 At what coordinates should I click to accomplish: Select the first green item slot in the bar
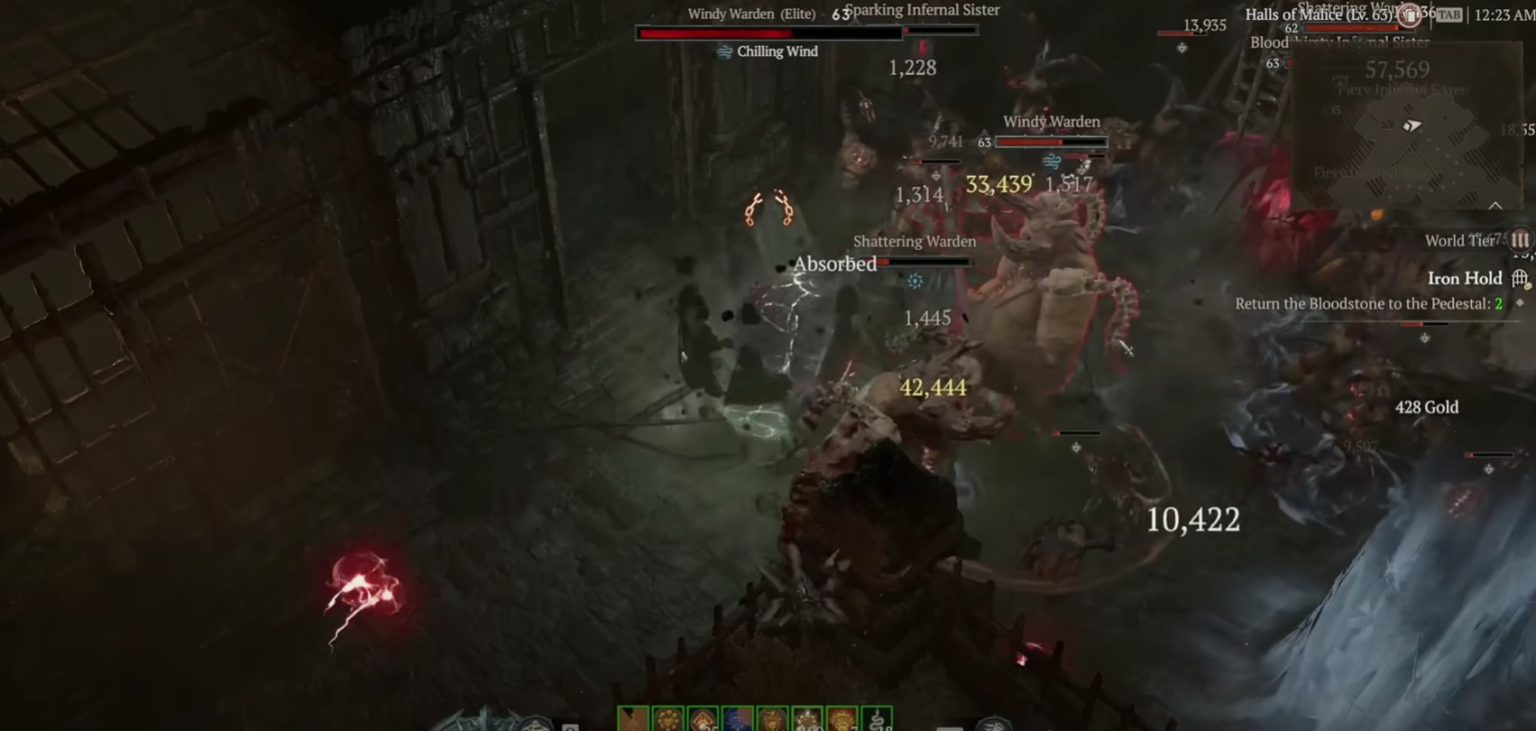[x=631, y=718]
